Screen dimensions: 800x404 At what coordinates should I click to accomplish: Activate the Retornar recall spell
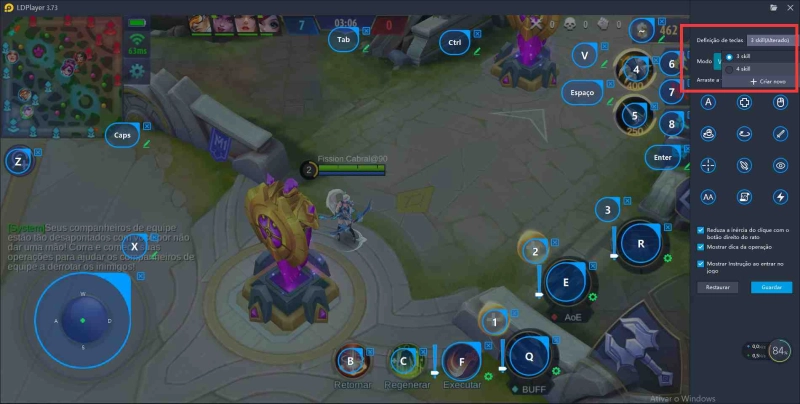[350, 361]
